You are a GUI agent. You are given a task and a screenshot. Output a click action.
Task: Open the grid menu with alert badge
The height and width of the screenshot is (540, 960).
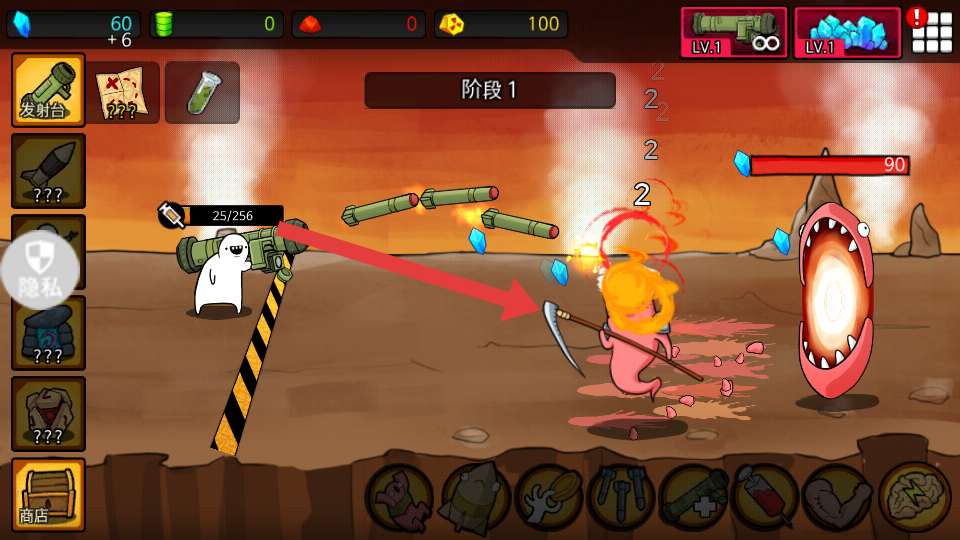tap(931, 32)
